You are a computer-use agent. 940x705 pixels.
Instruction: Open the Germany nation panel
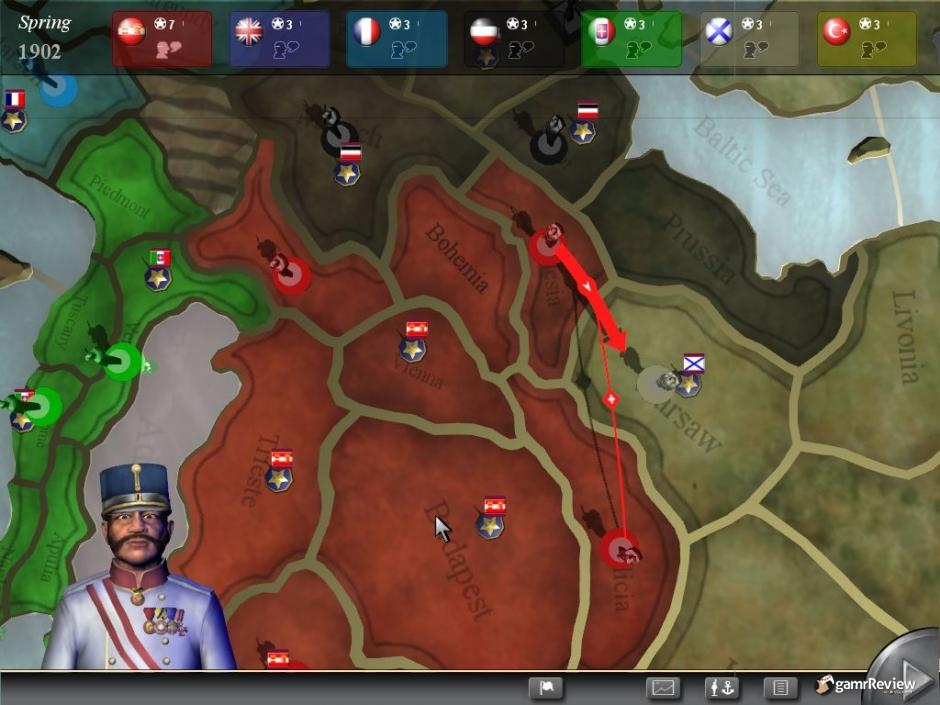point(514,39)
